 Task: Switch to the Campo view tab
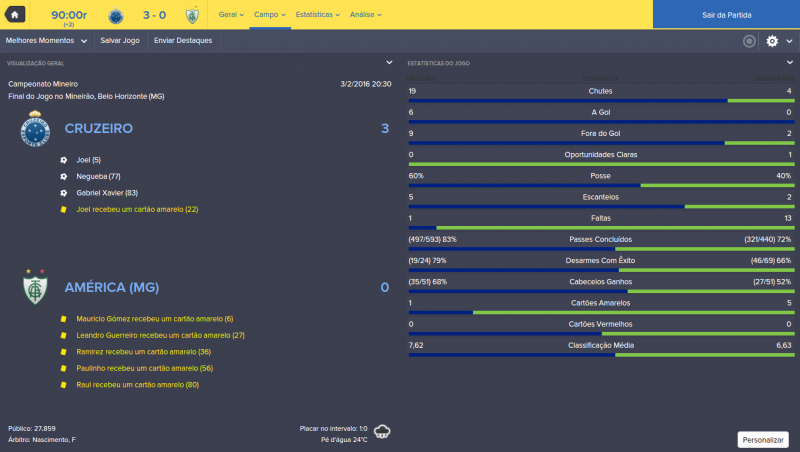pyautogui.click(x=269, y=15)
